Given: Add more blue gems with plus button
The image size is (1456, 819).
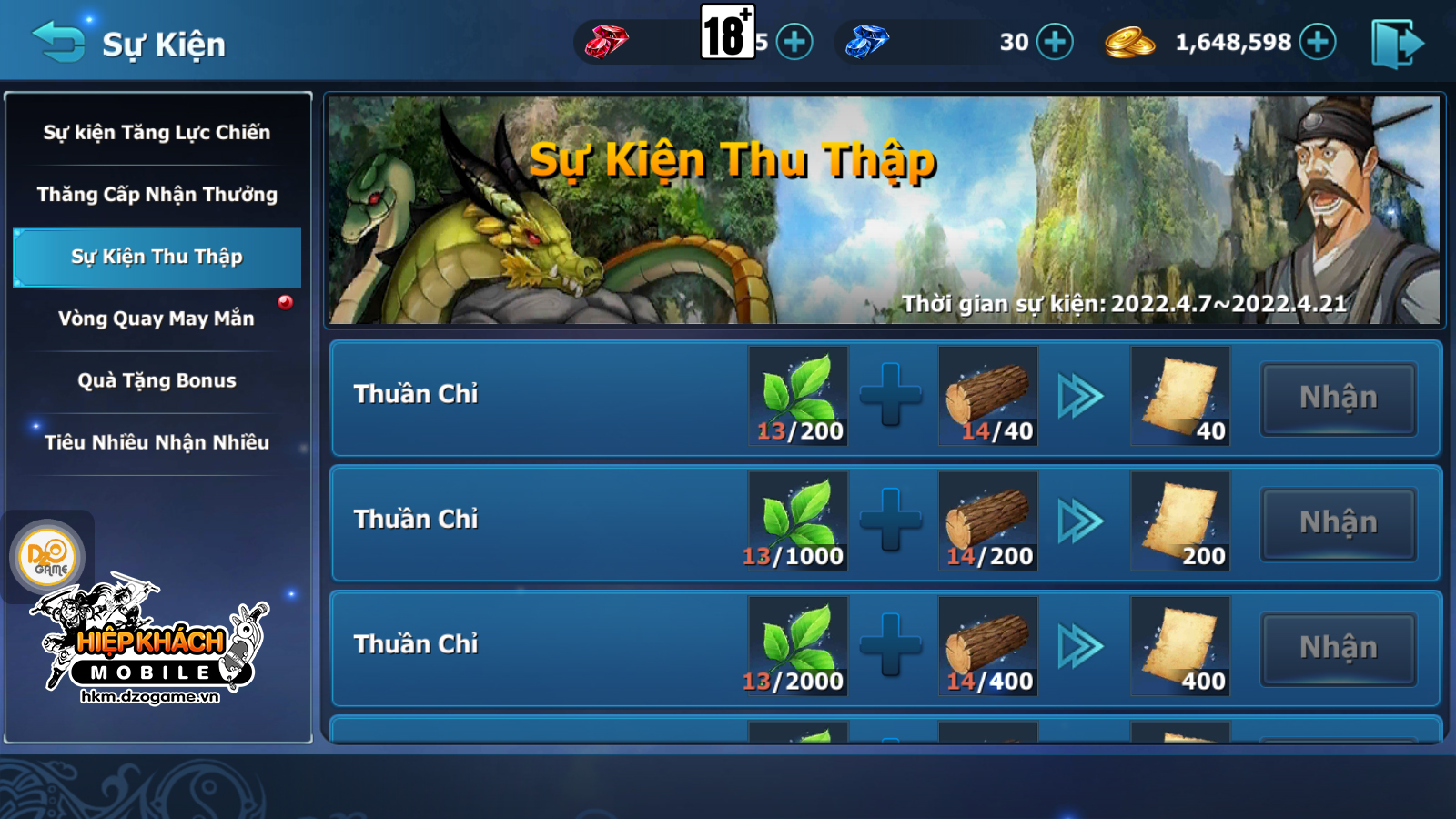Looking at the screenshot, I should click(x=1055, y=42).
